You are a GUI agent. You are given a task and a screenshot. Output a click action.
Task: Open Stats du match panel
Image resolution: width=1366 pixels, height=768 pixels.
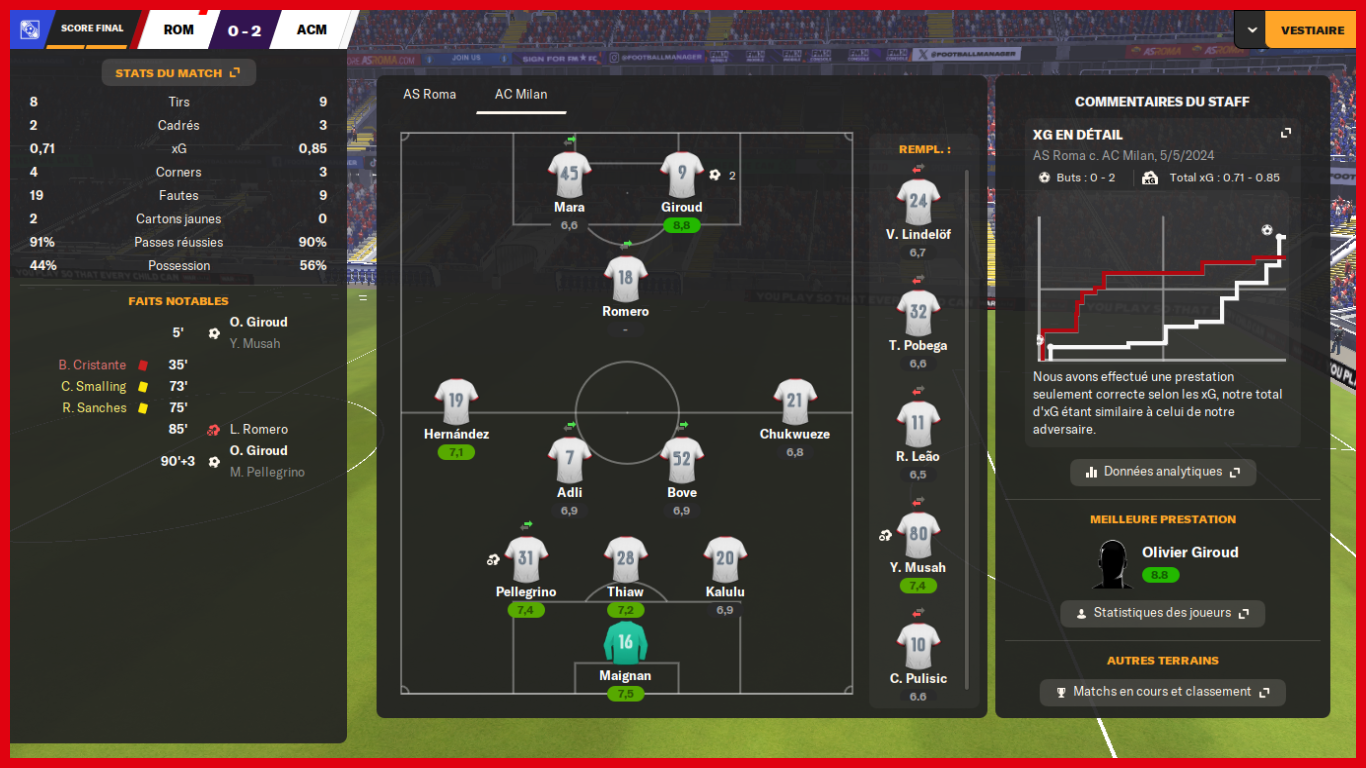point(178,73)
